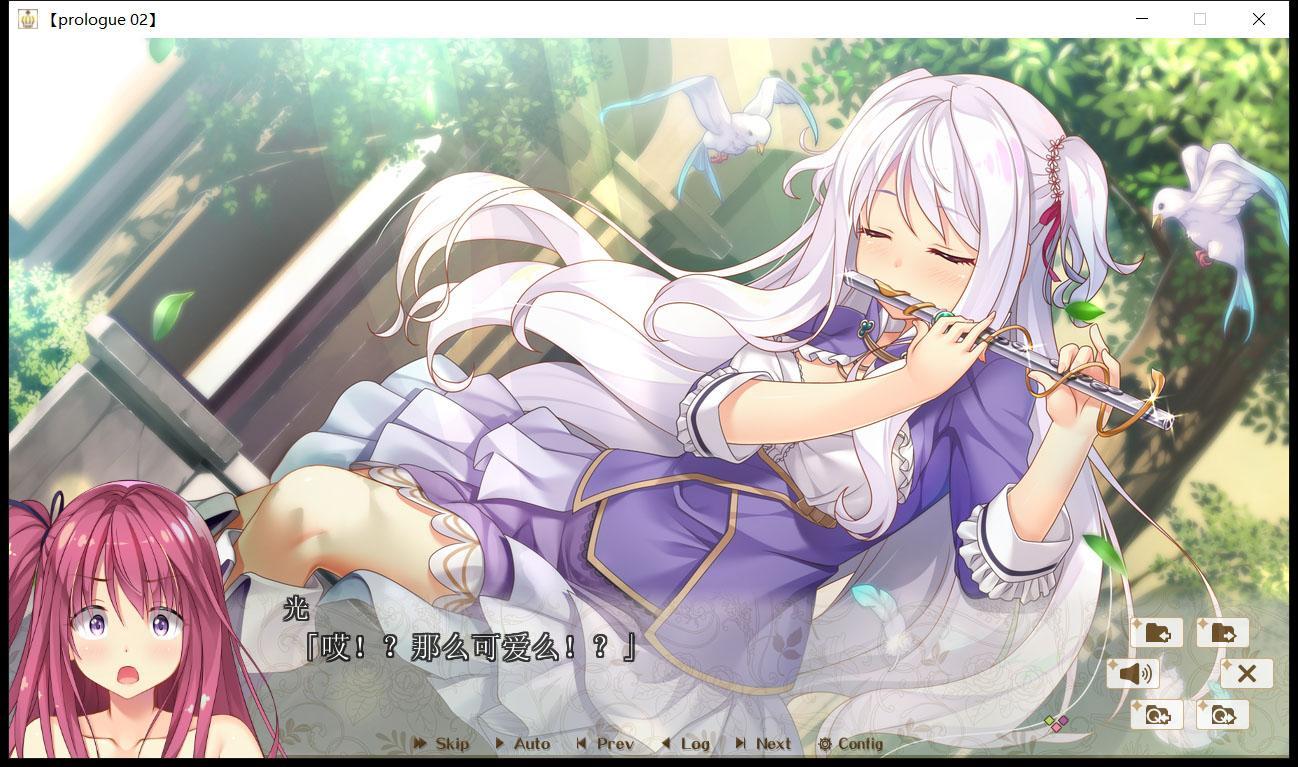Click the play triangle icon beside Auto
Screen dimensions: 1298x767
(x=500, y=744)
